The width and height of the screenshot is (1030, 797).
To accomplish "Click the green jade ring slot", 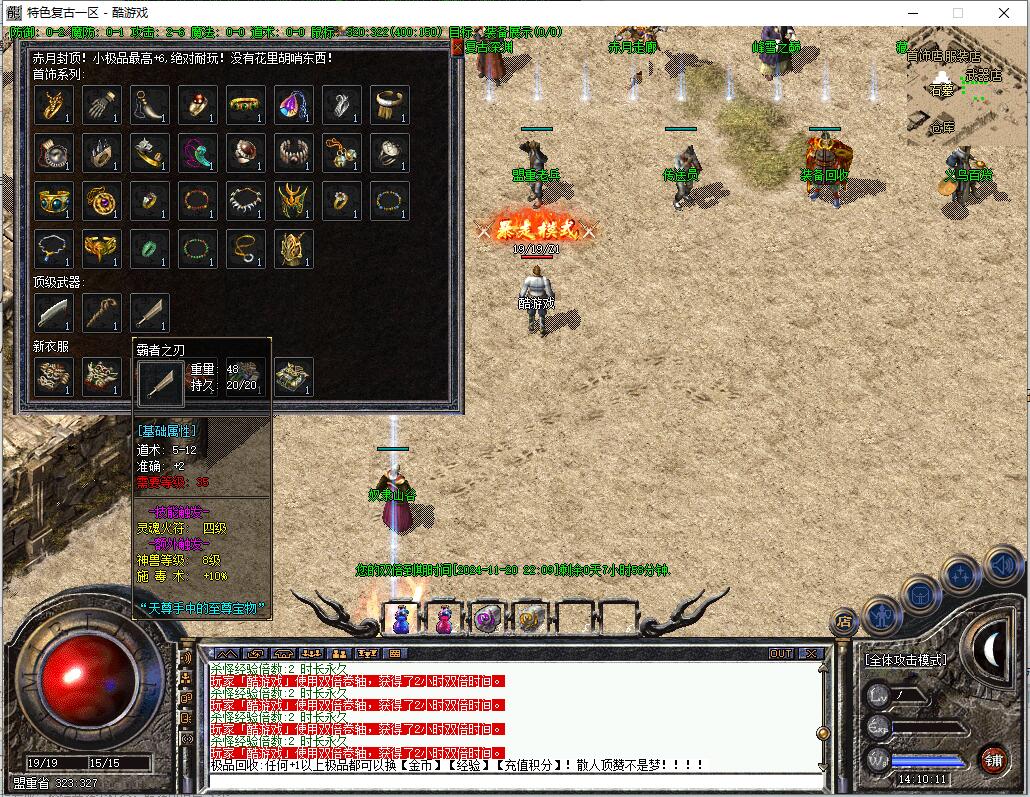I will (150, 249).
